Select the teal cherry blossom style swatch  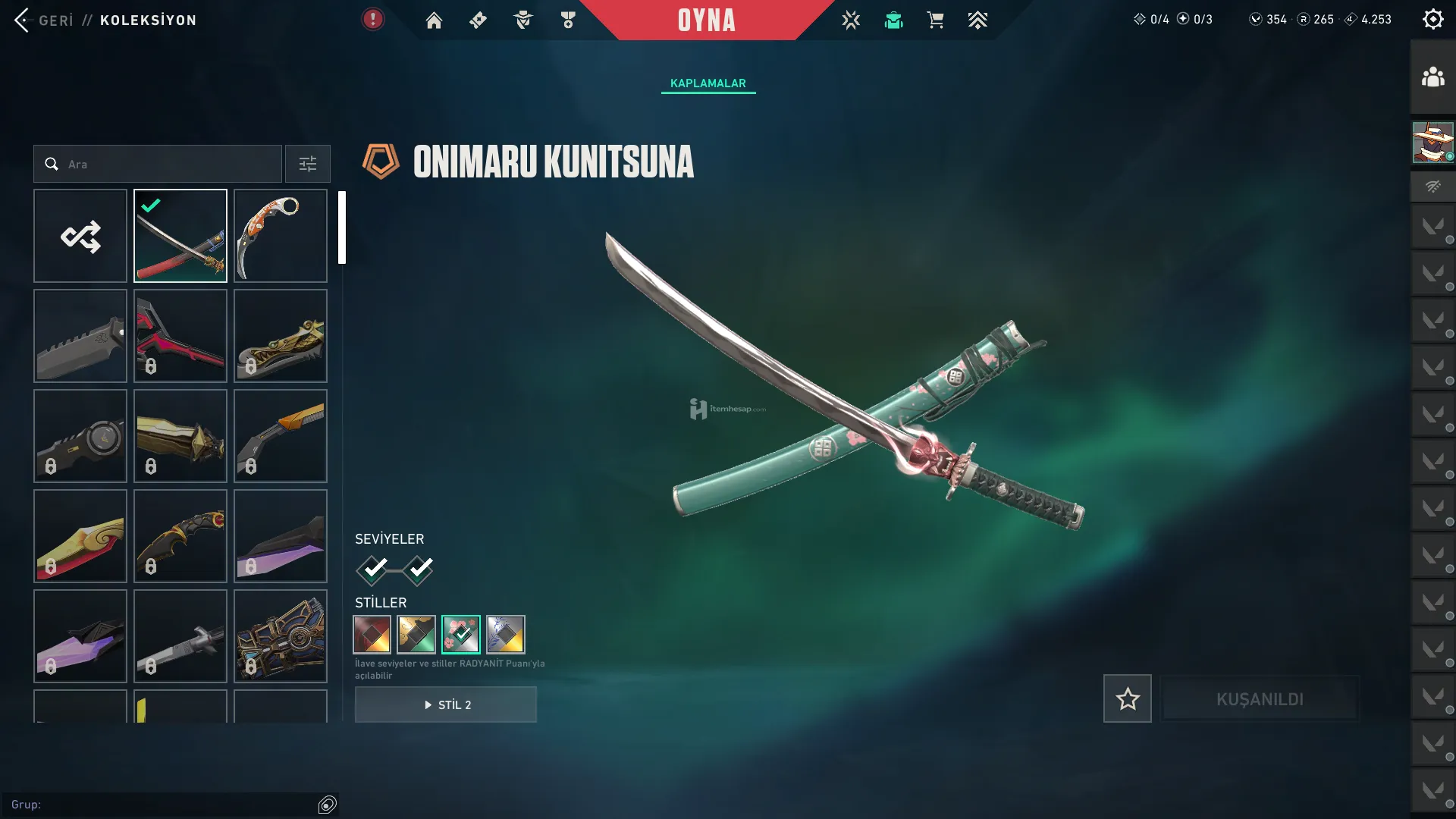point(461,635)
